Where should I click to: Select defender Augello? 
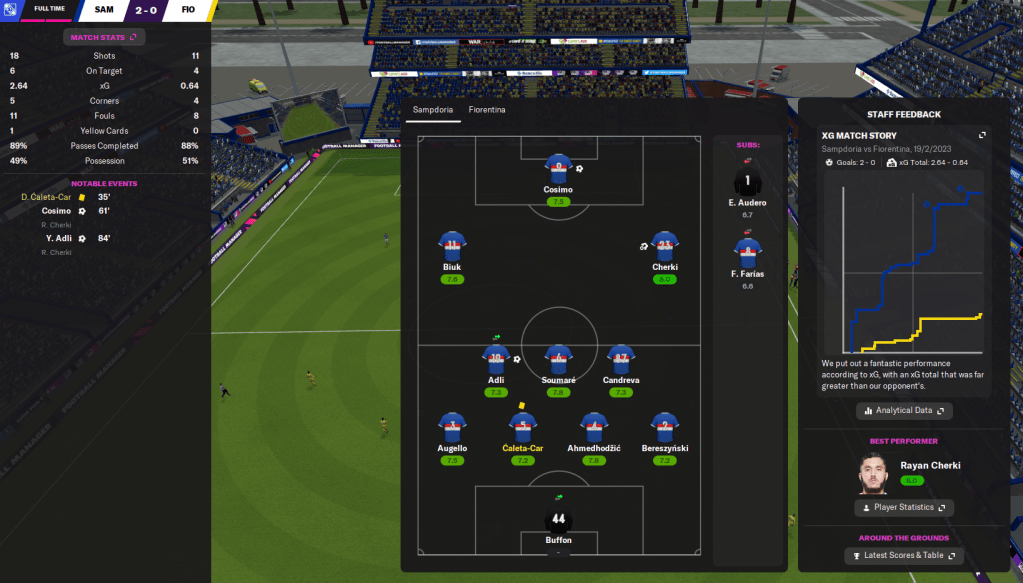452,427
